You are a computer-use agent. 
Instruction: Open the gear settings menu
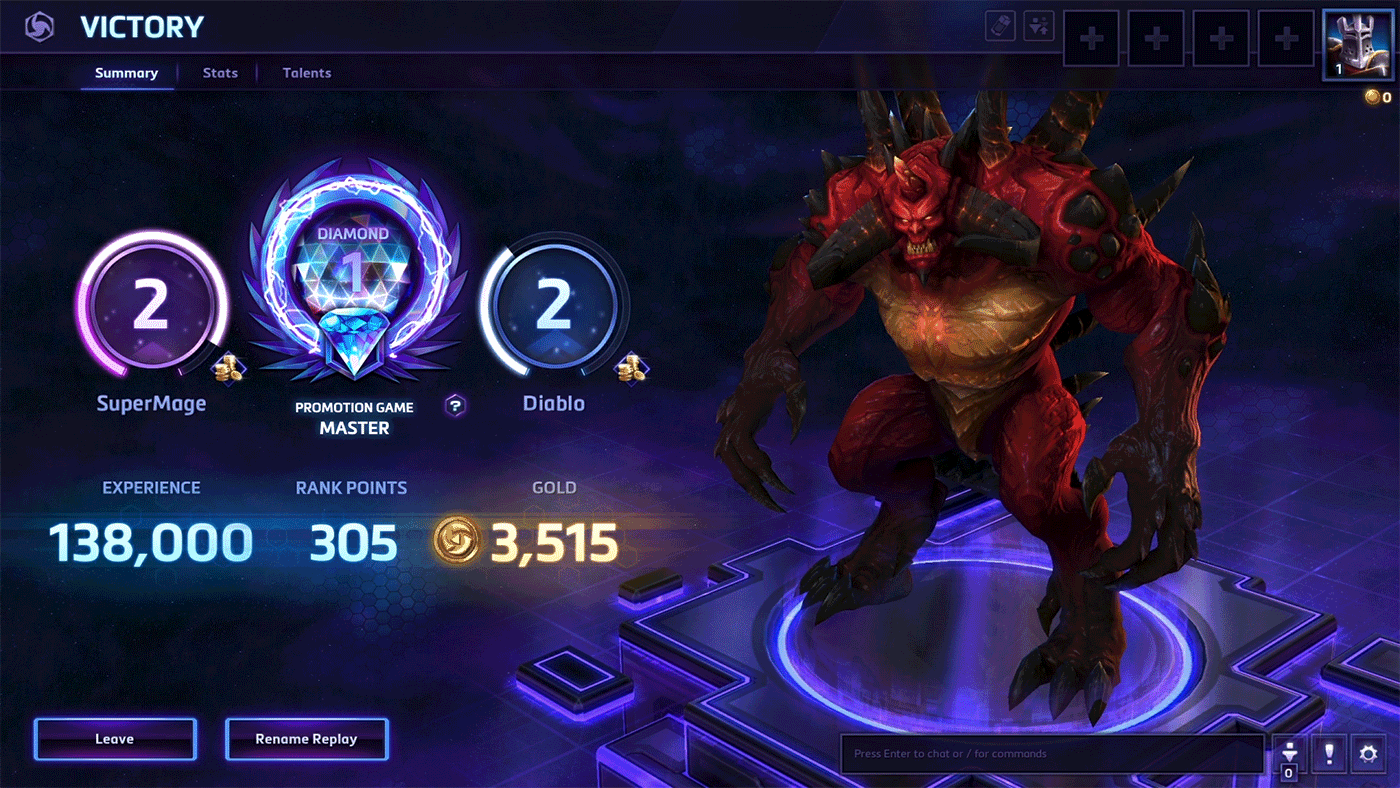(x=1369, y=754)
